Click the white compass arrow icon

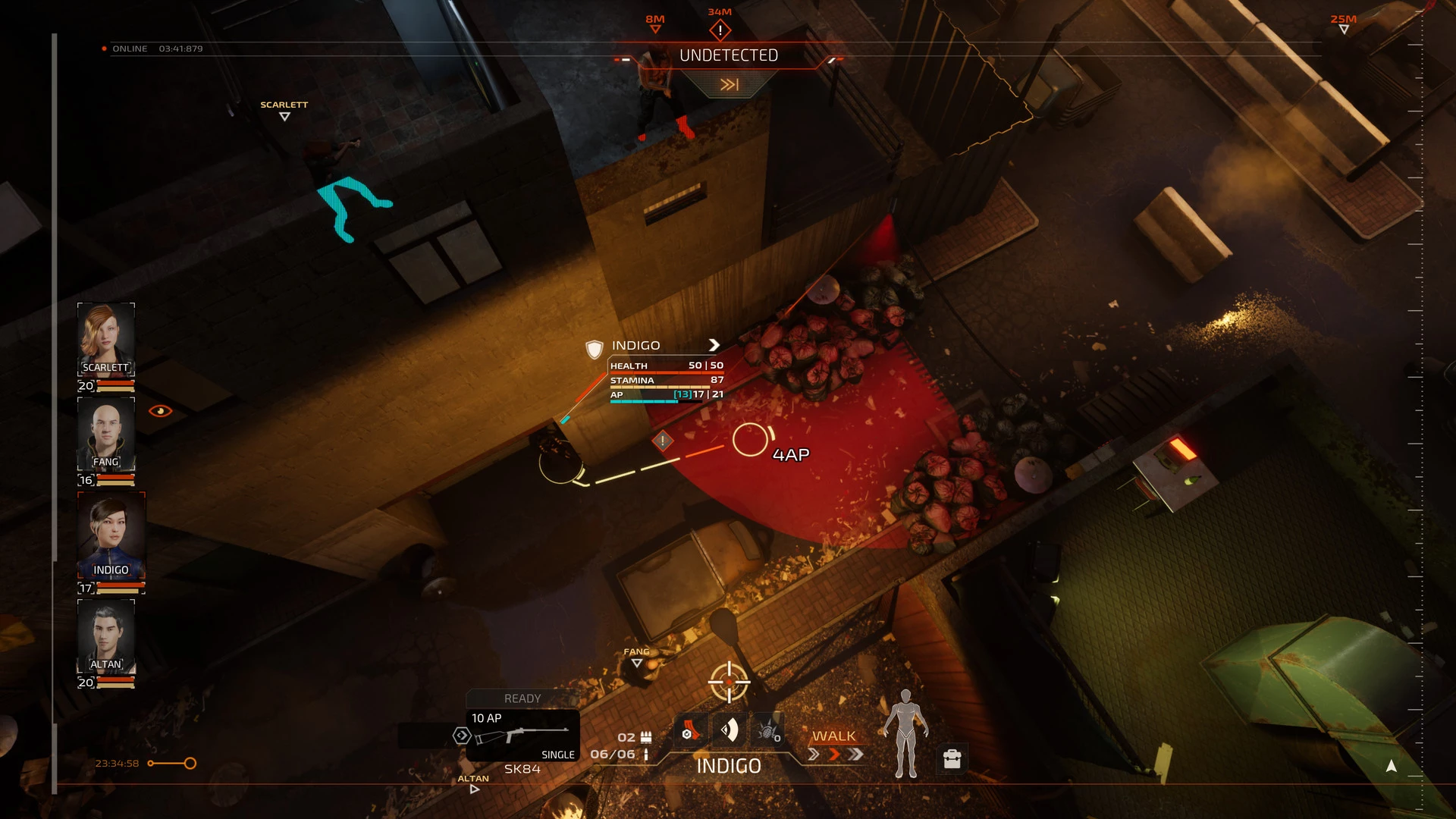tap(1391, 767)
